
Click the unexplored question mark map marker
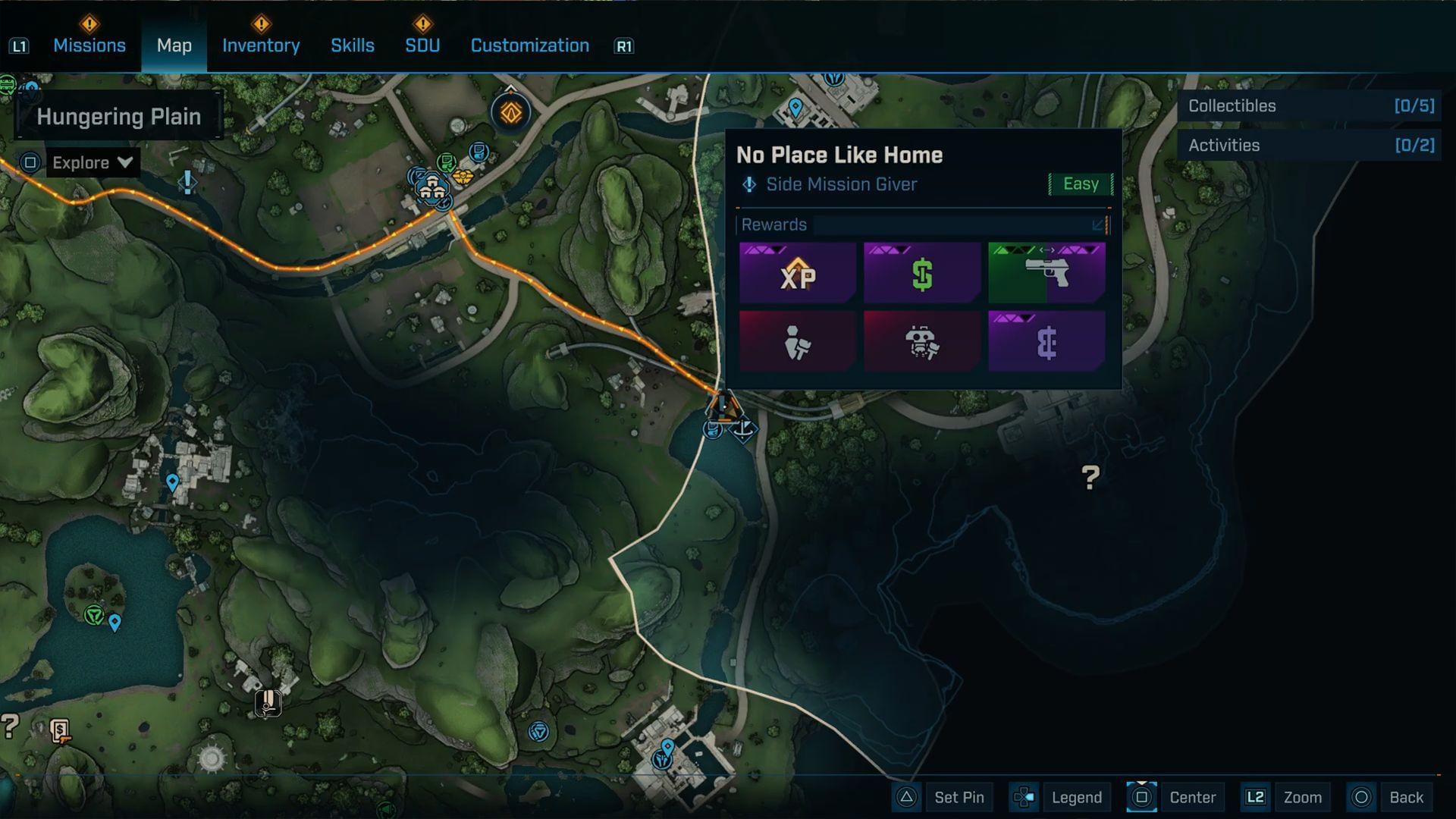[1090, 476]
